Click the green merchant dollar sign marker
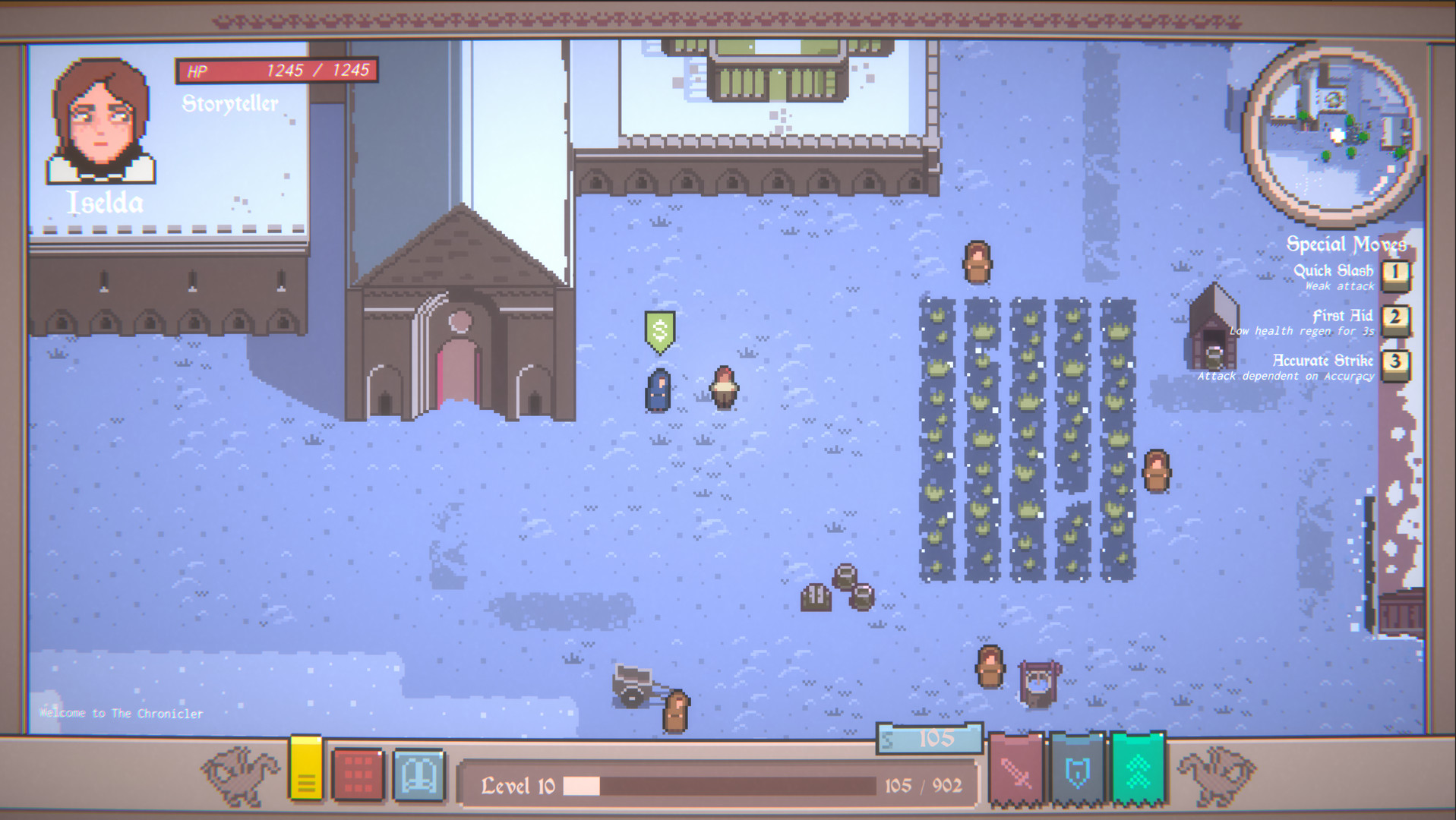1456x820 pixels. click(659, 328)
